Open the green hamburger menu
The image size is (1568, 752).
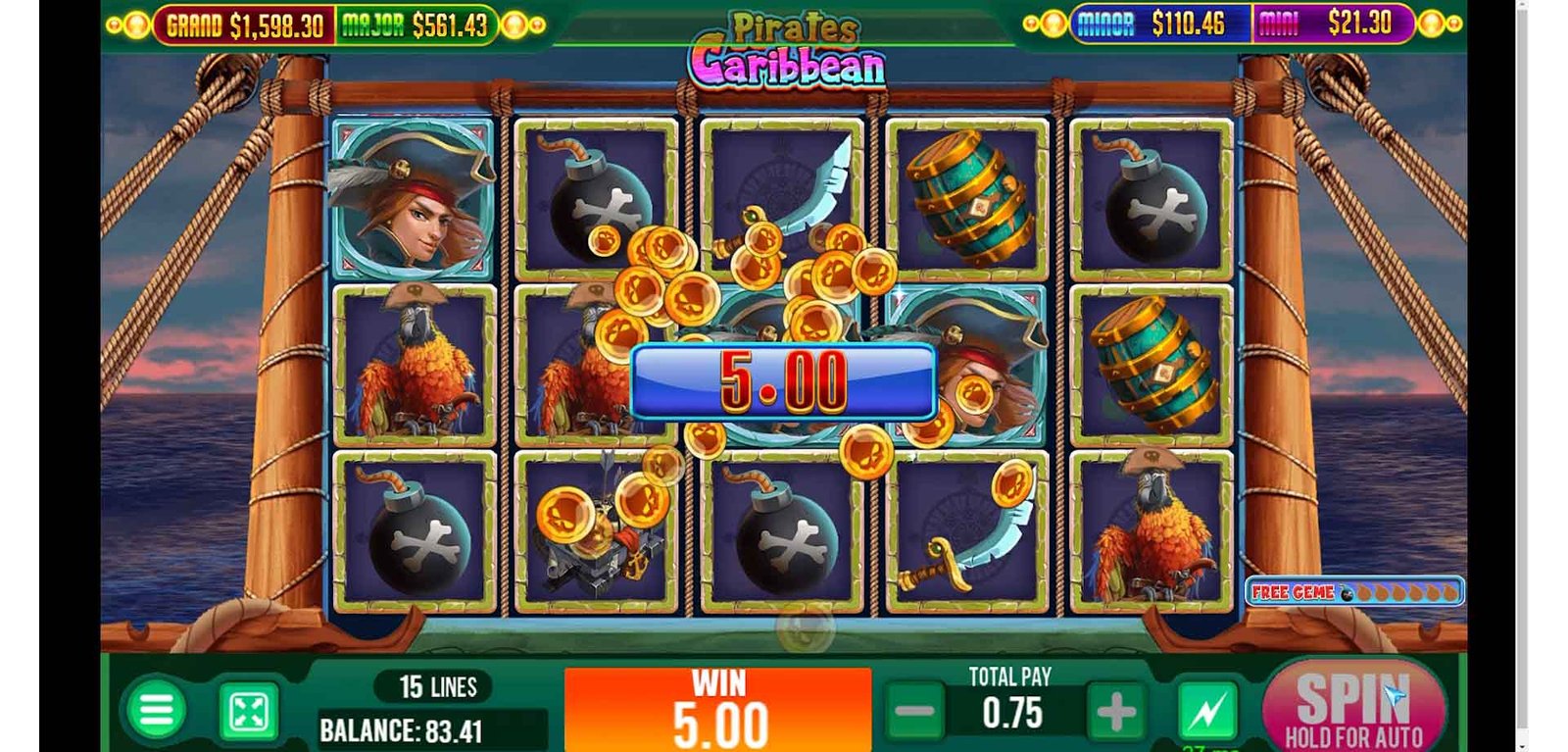[156, 710]
